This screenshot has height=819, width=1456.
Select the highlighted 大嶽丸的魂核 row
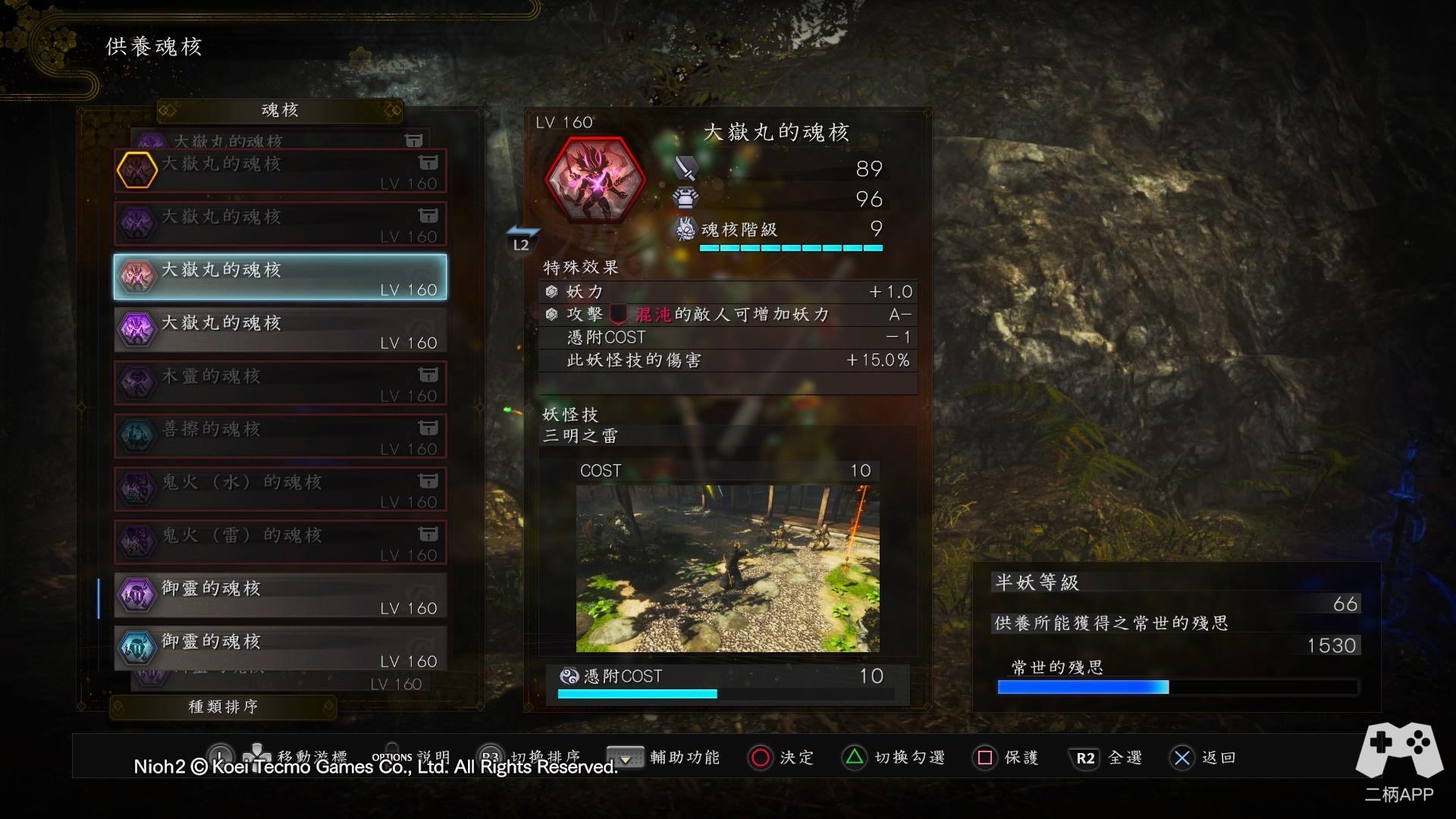point(280,277)
